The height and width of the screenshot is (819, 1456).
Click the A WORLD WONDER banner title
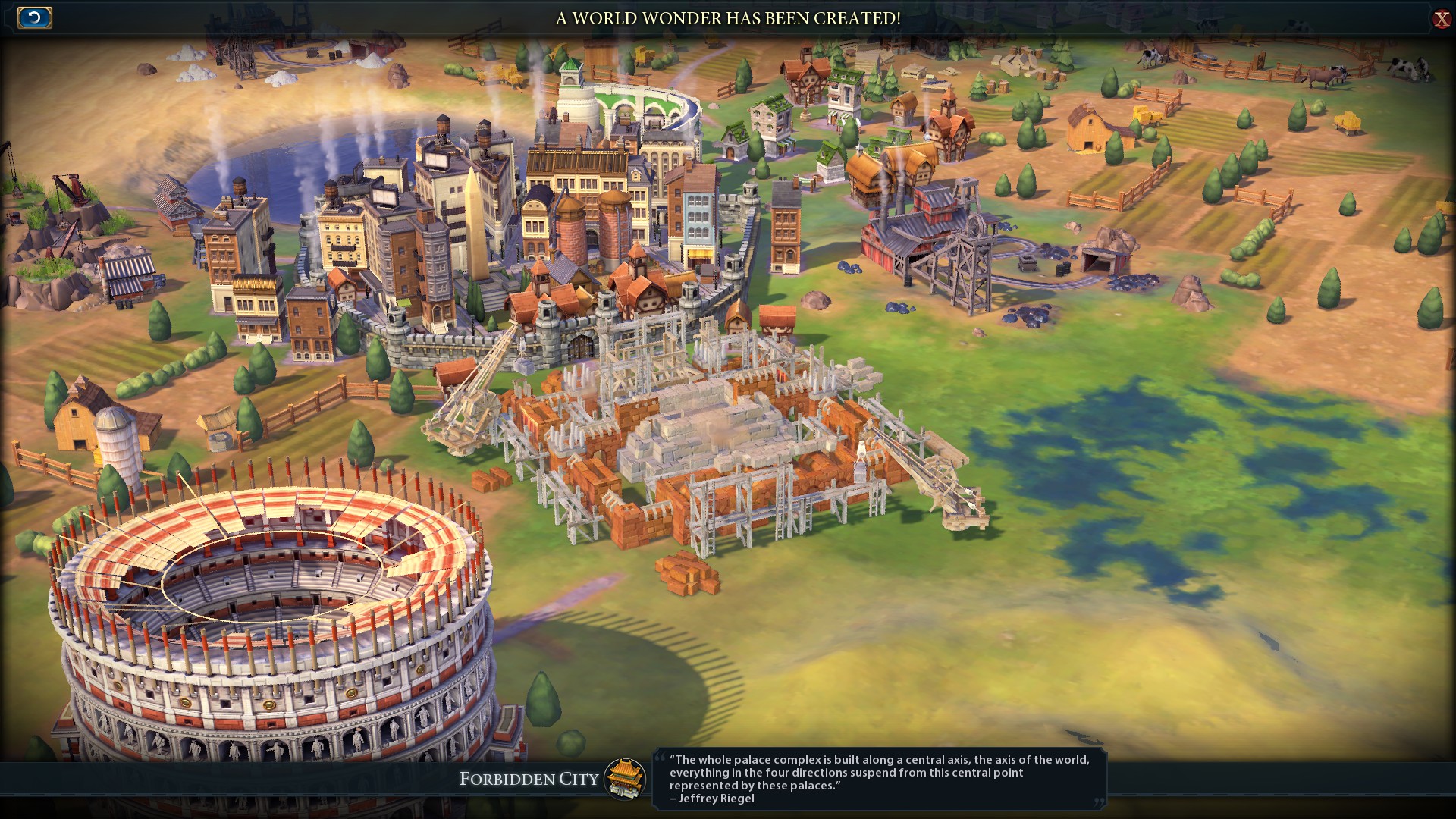728,20
